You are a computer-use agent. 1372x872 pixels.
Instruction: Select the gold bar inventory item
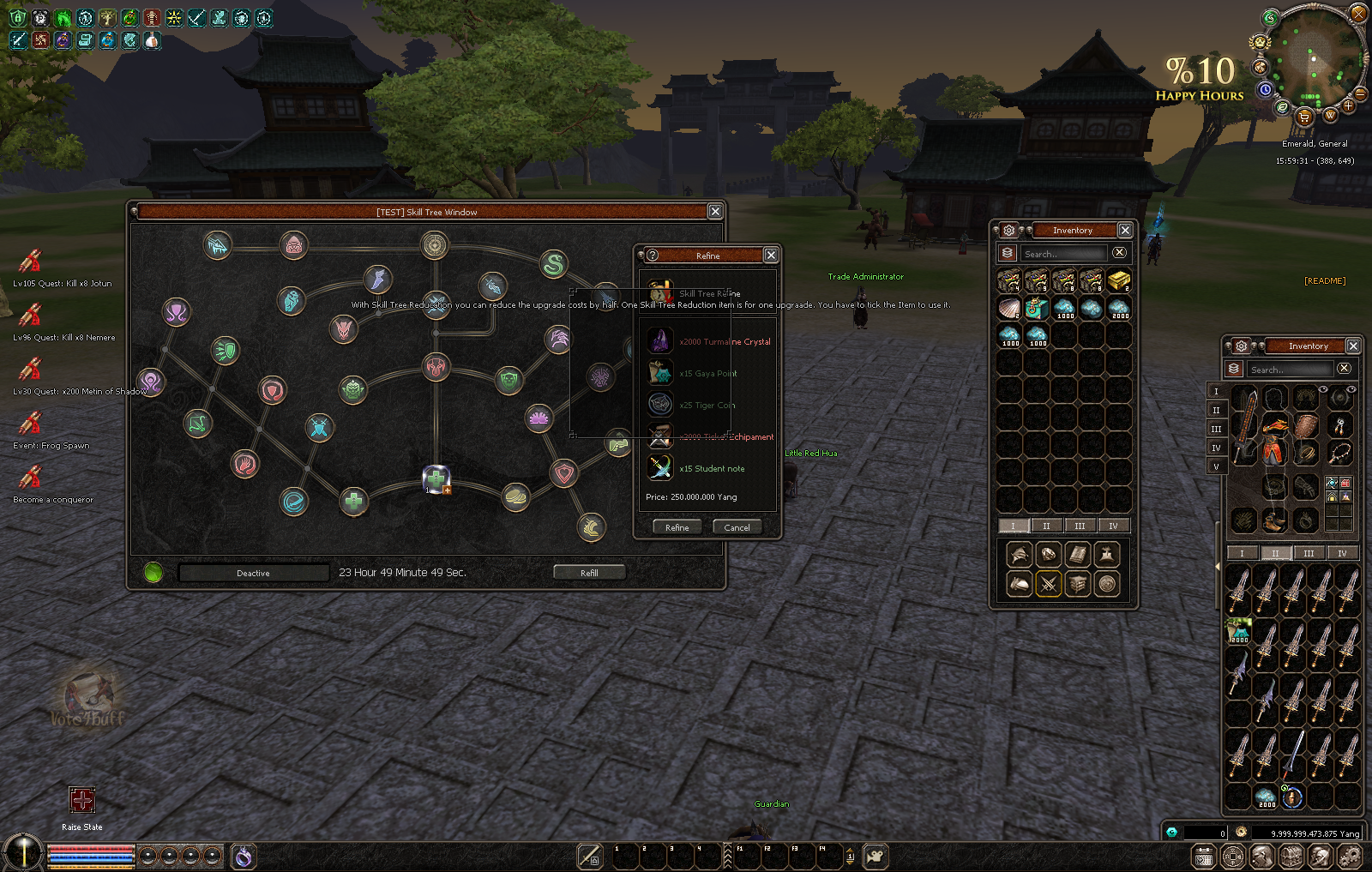1118,280
